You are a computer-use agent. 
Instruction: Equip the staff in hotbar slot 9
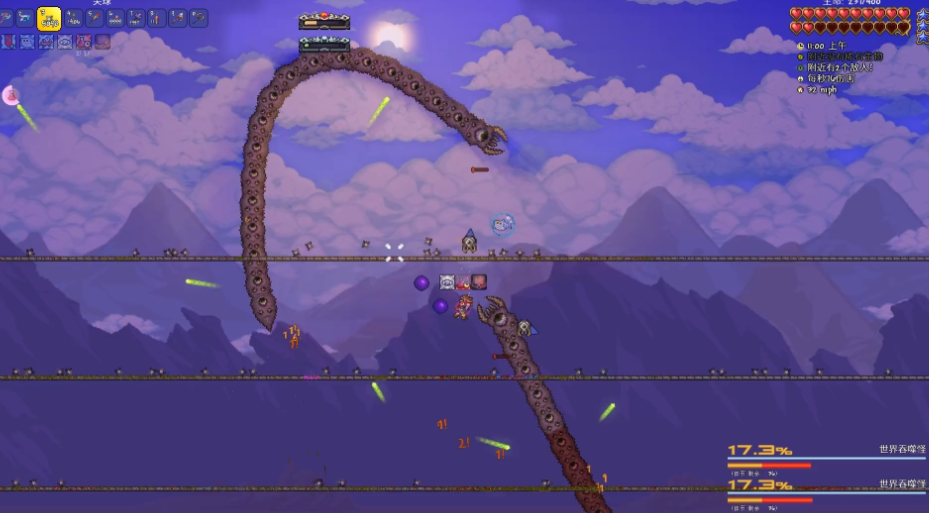(178, 18)
